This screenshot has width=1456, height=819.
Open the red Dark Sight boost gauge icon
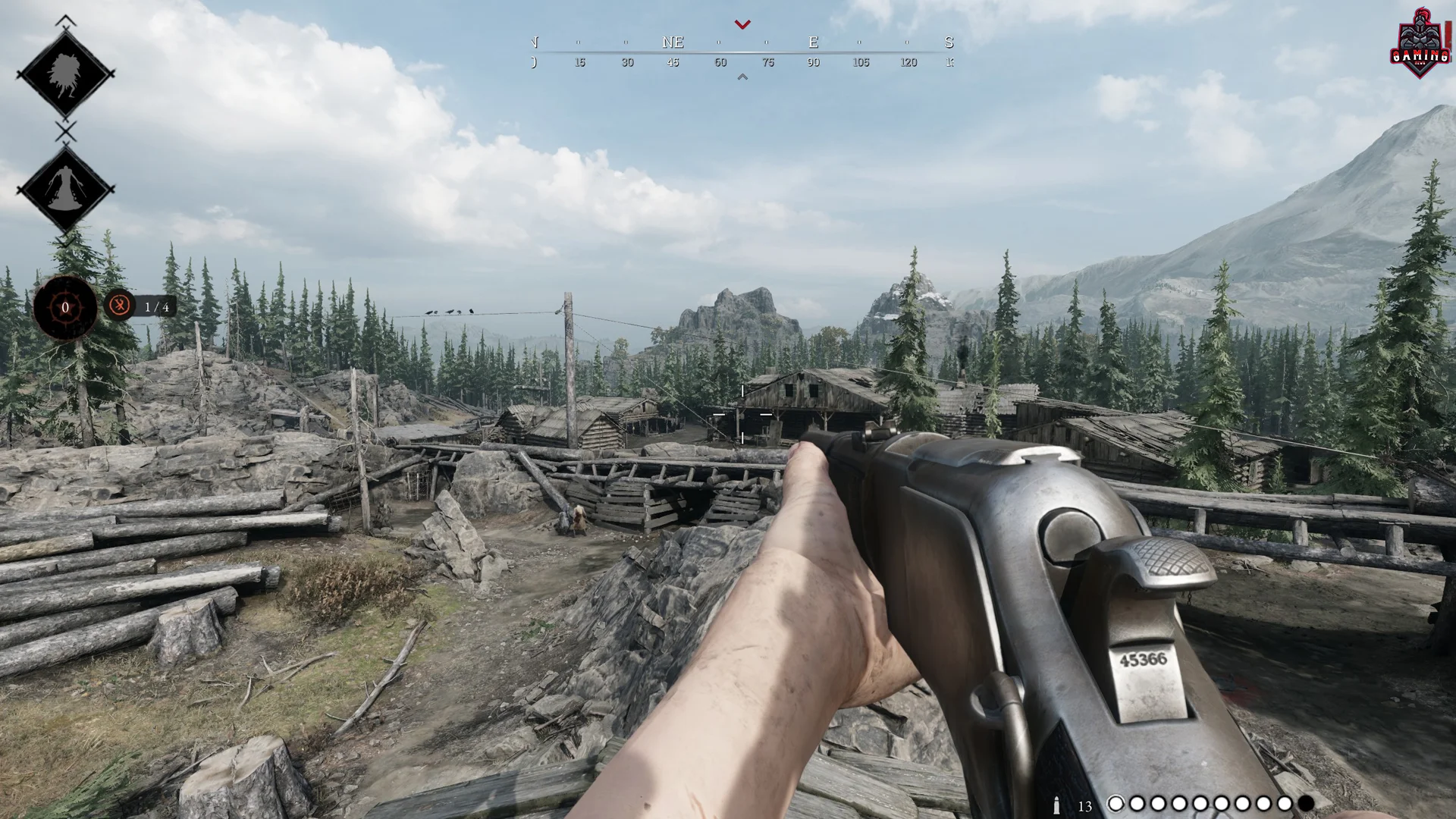click(64, 307)
